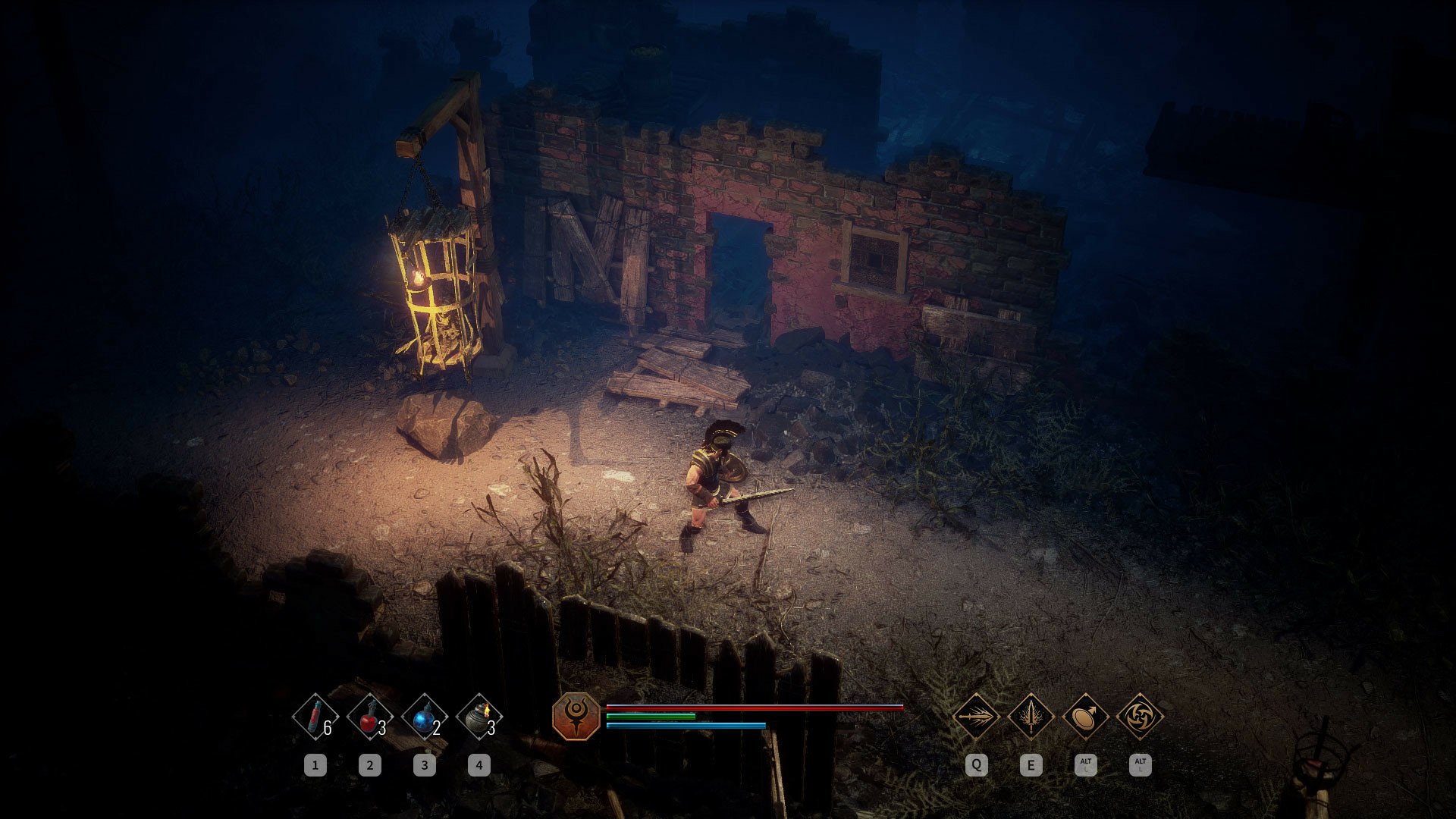Screen dimensions: 1456x819
Task: Click the number 3 hotkey label
Action: 423,764
